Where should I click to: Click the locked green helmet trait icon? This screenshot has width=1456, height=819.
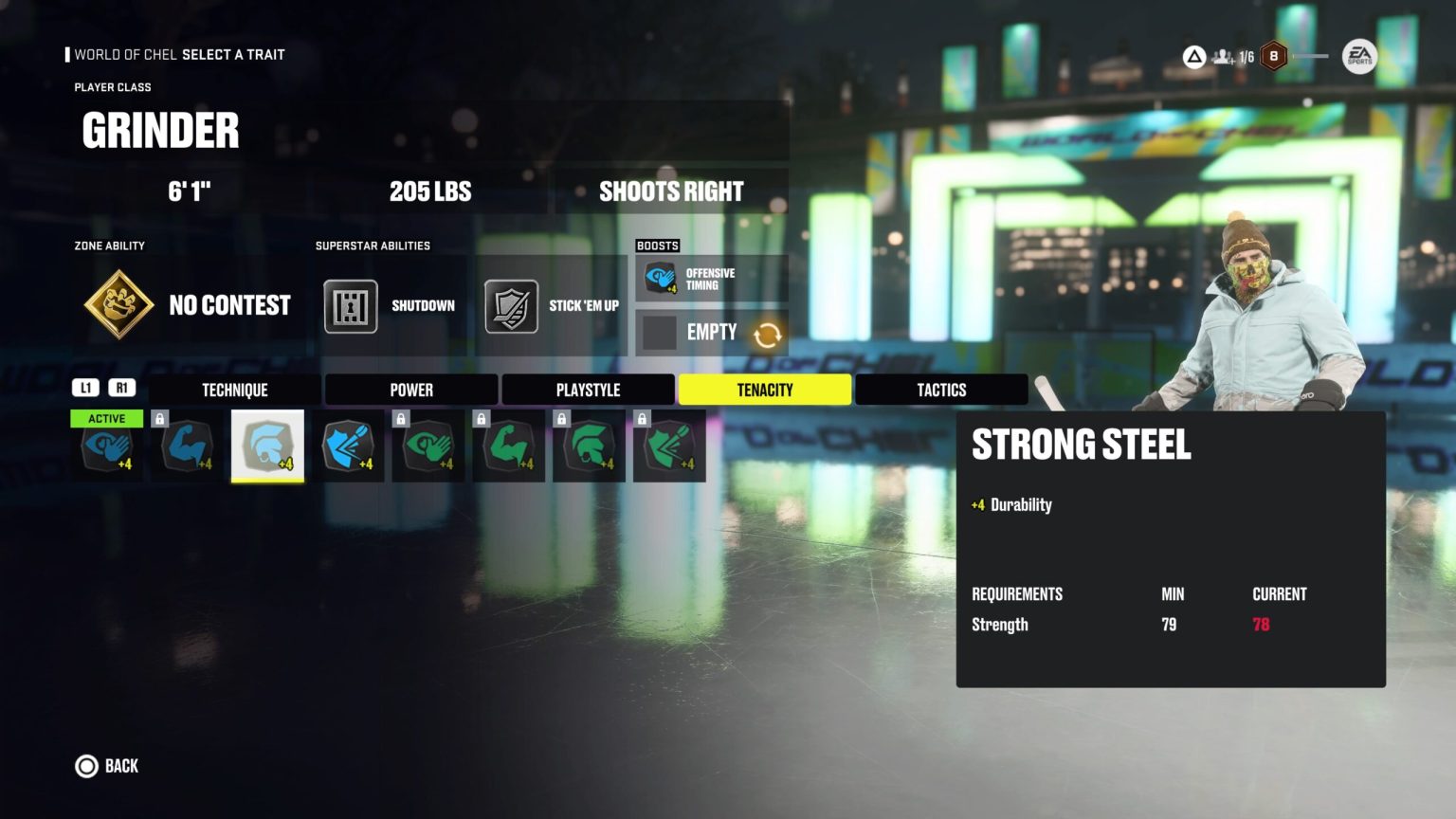[589, 446]
